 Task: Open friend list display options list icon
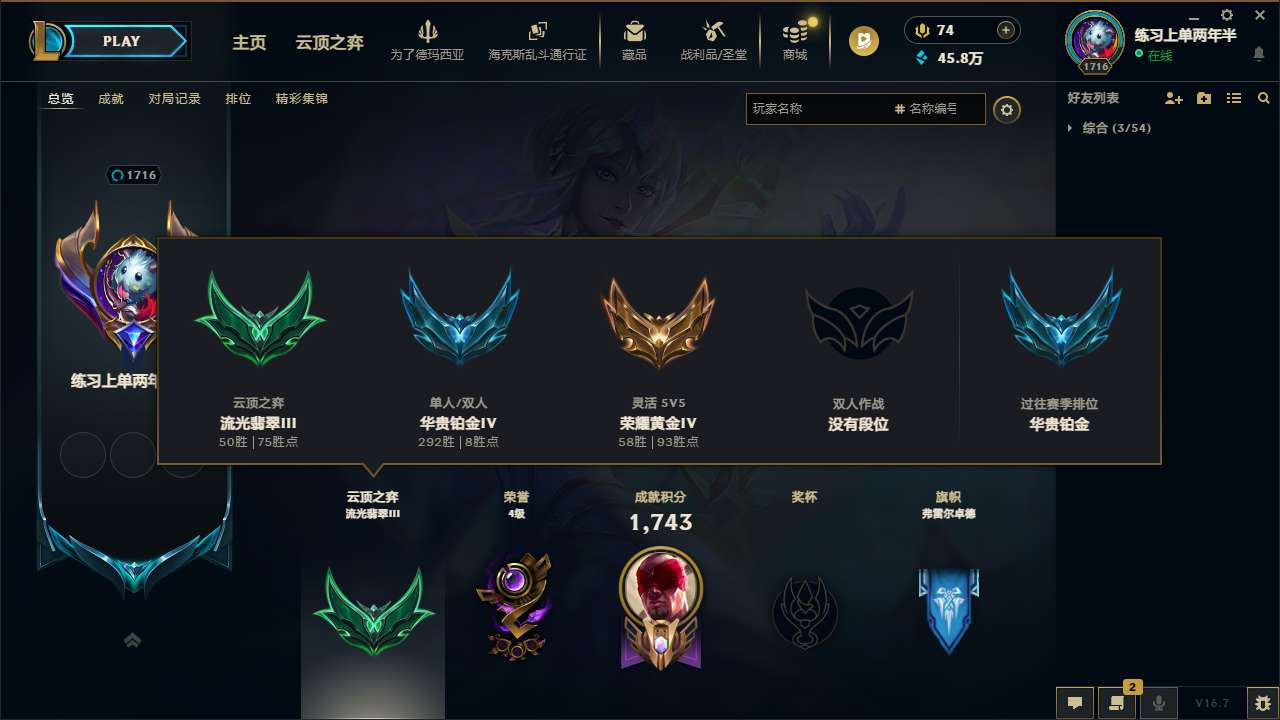[x=1233, y=97]
